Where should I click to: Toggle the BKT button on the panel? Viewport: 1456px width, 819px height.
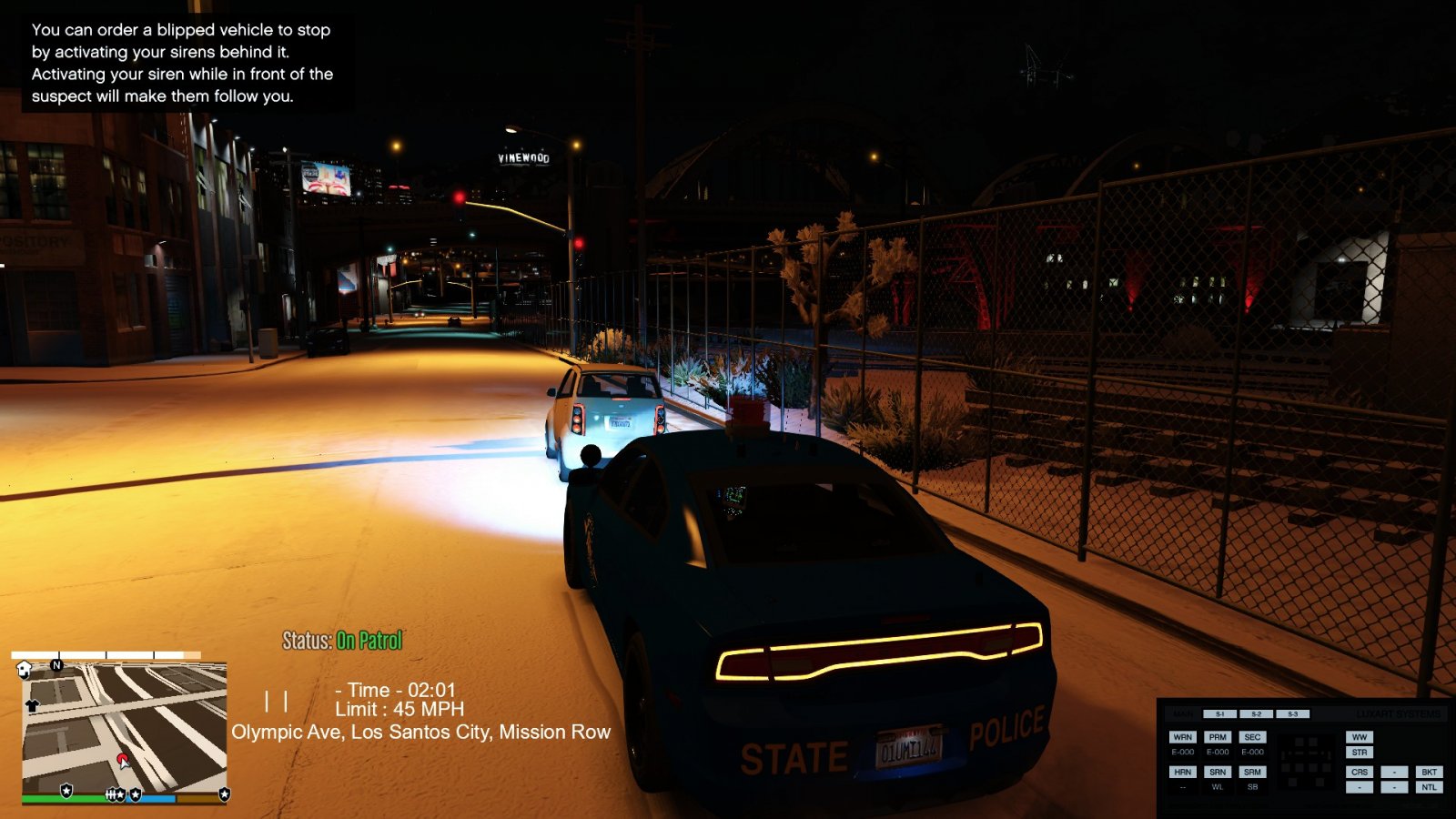point(1429,772)
